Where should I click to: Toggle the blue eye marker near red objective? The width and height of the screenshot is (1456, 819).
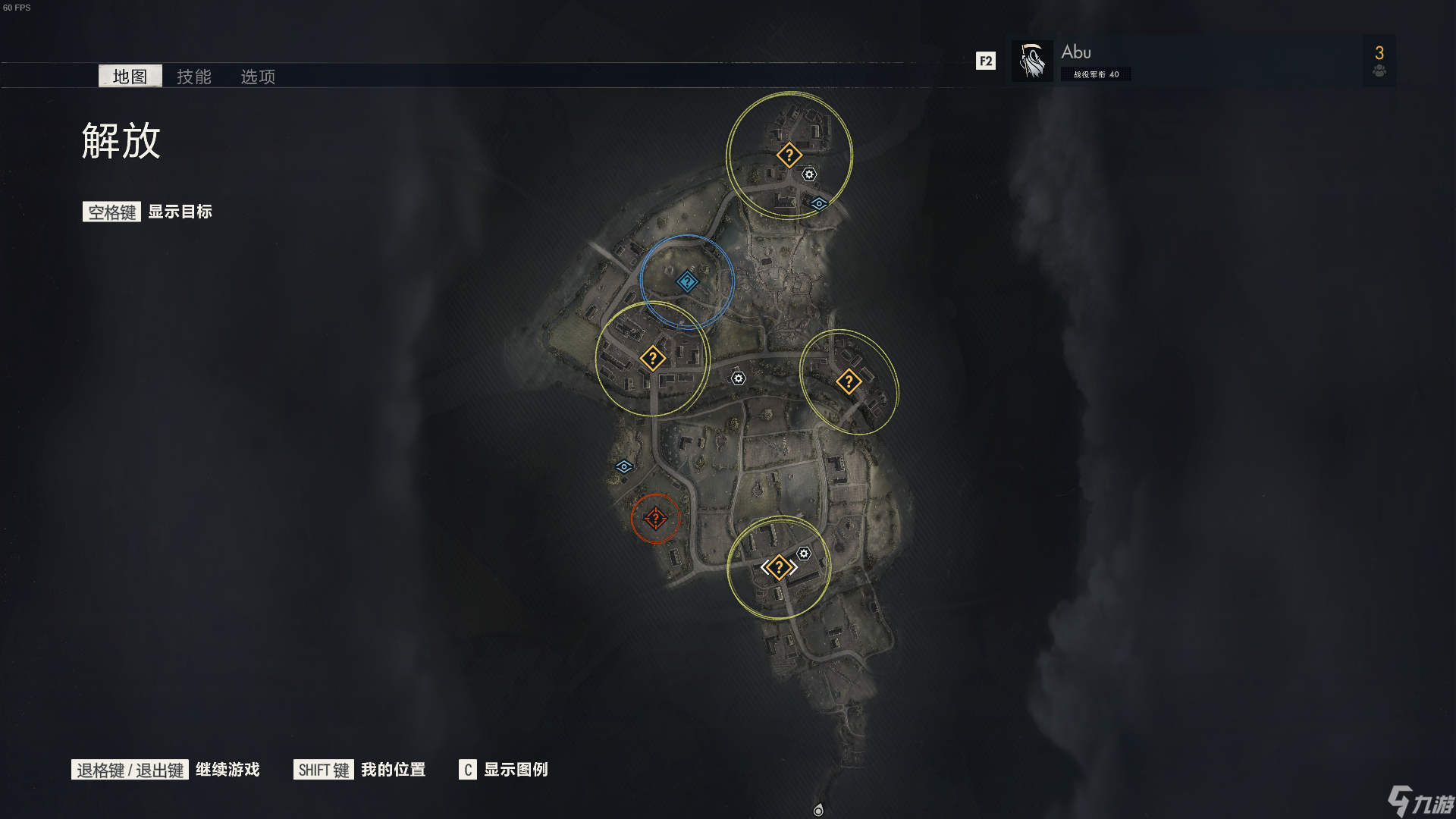pyautogui.click(x=623, y=466)
